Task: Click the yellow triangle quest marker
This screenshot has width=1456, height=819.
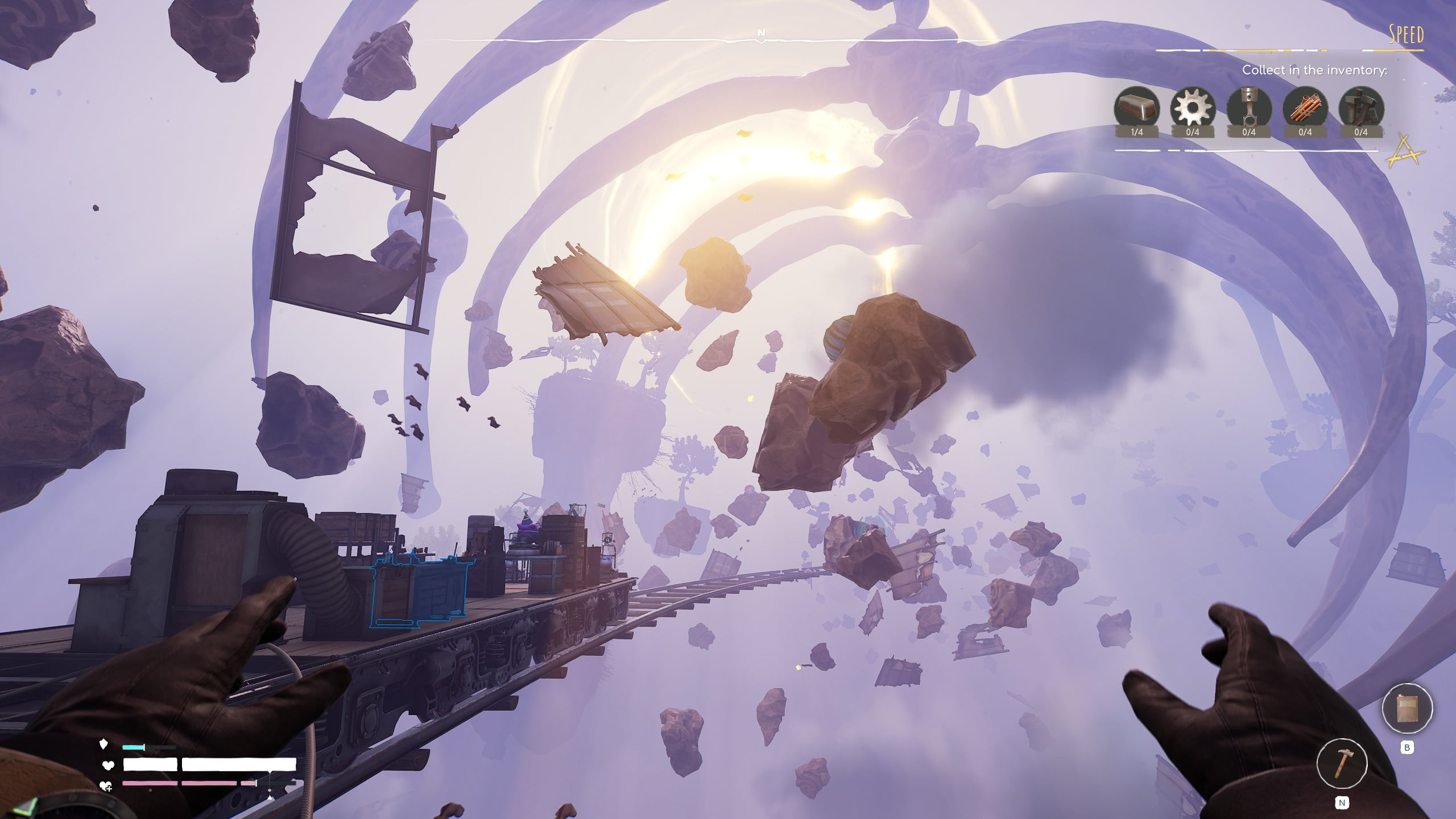Action: 1405,151
